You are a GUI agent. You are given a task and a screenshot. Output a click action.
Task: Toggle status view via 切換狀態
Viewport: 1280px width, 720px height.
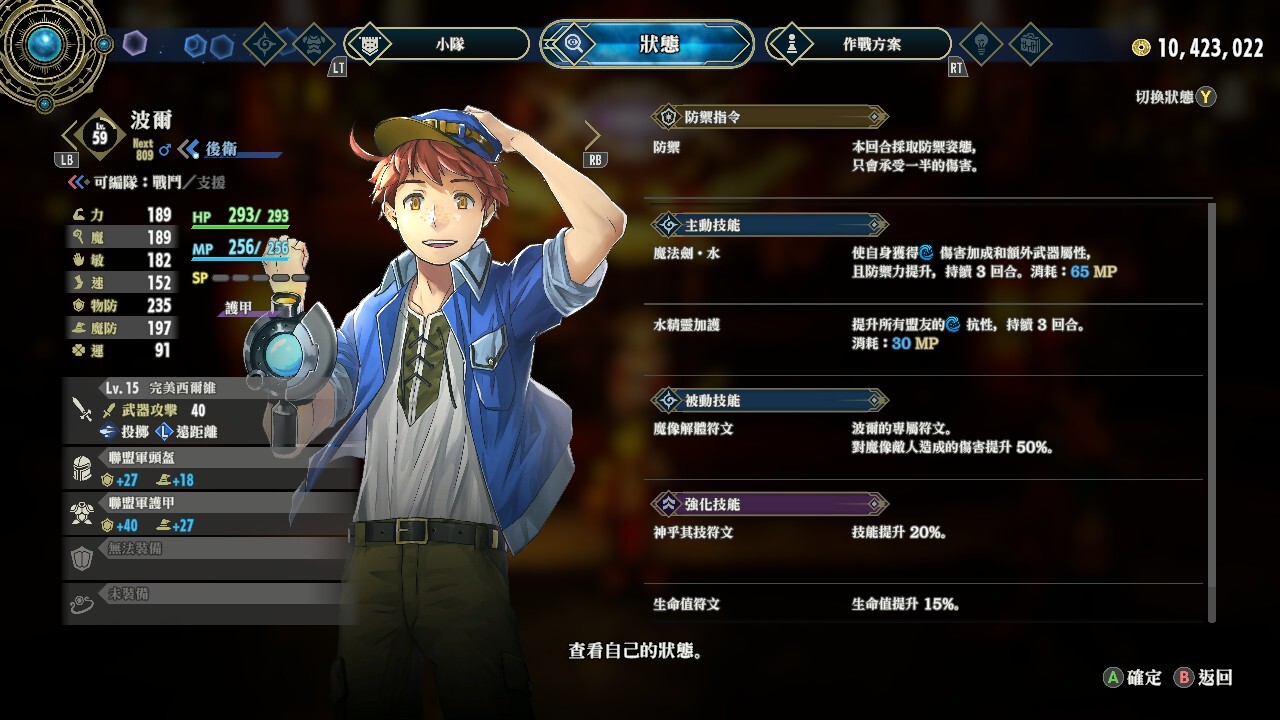point(1175,97)
